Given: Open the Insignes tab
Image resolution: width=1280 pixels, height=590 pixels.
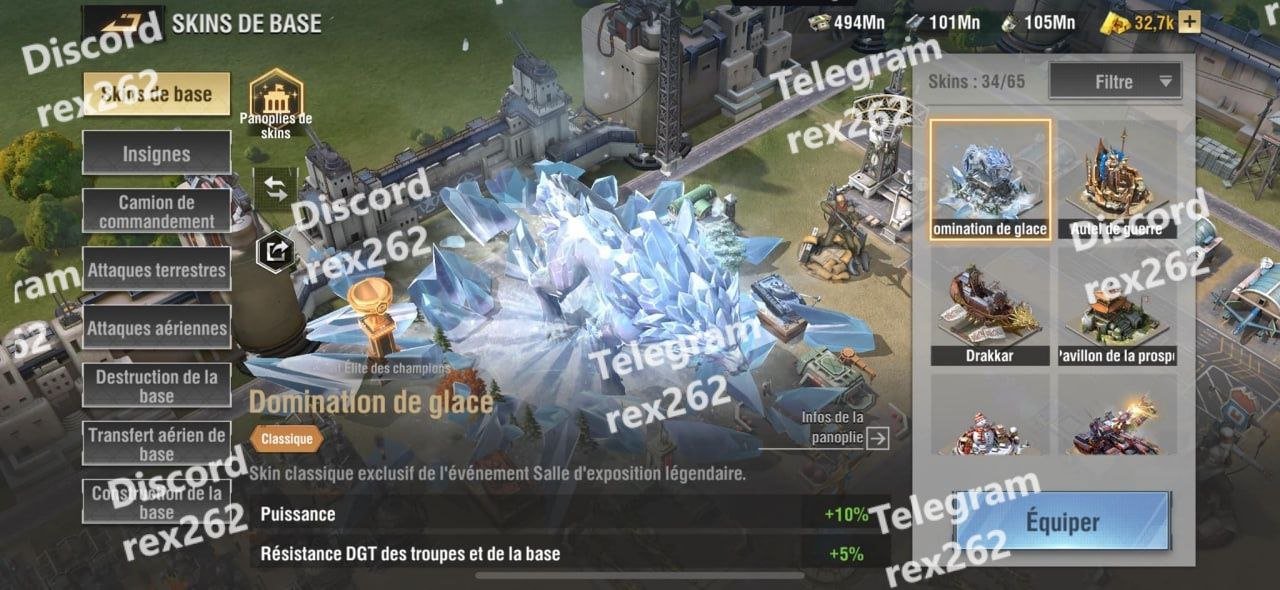Looking at the screenshot, I should pos(156,154).
